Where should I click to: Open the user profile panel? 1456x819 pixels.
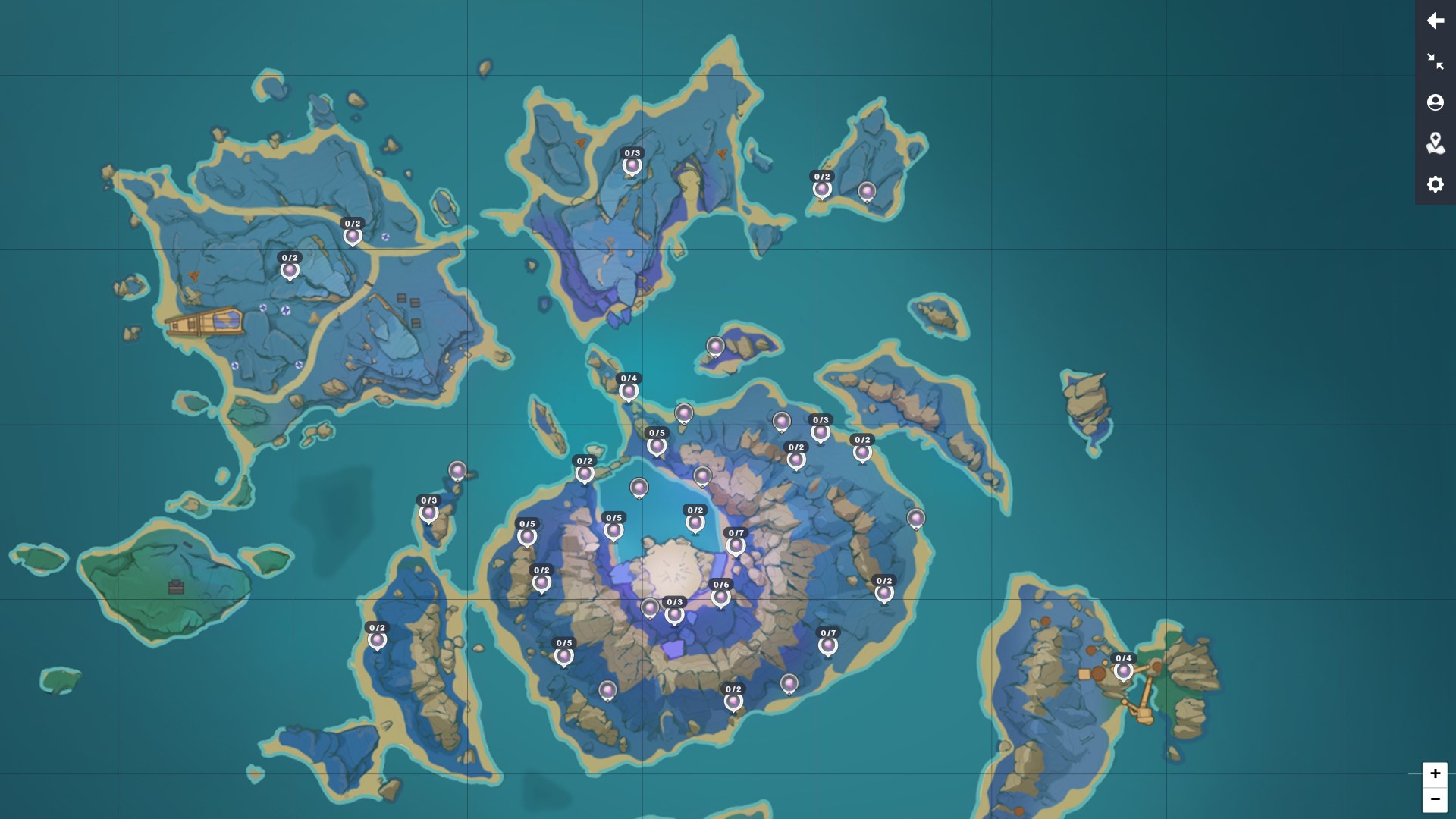click(x=1436, y=102)
